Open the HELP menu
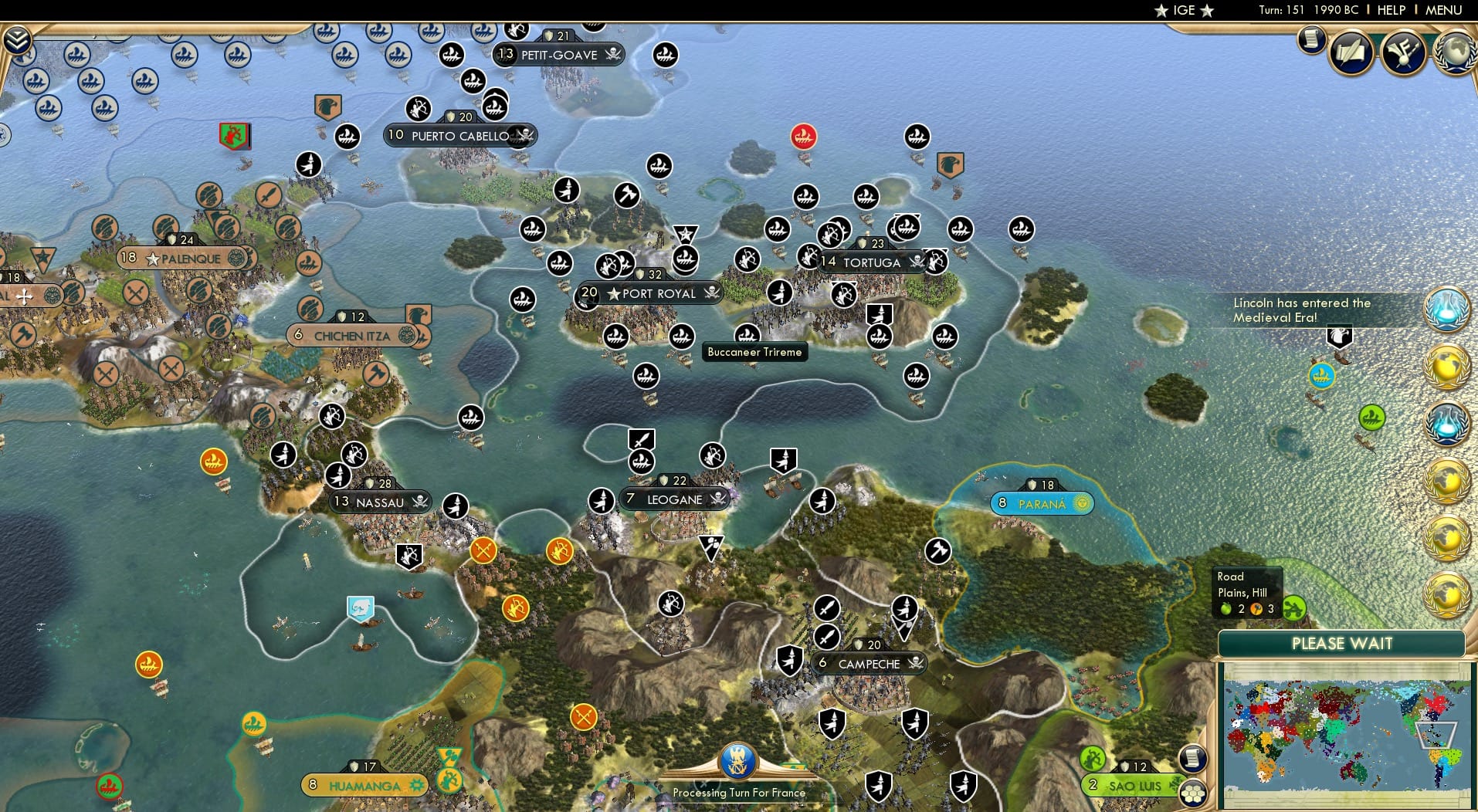1478x812 pixels. tap(1390, 10)
